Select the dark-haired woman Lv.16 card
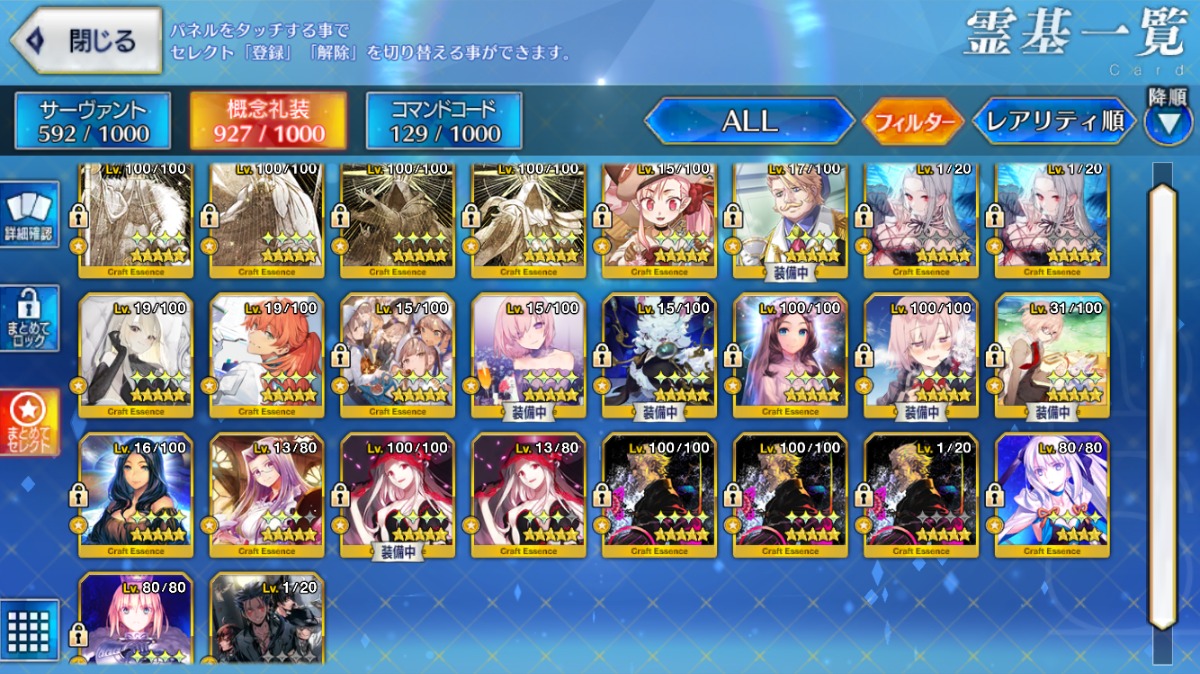 [x=136, y=495]
